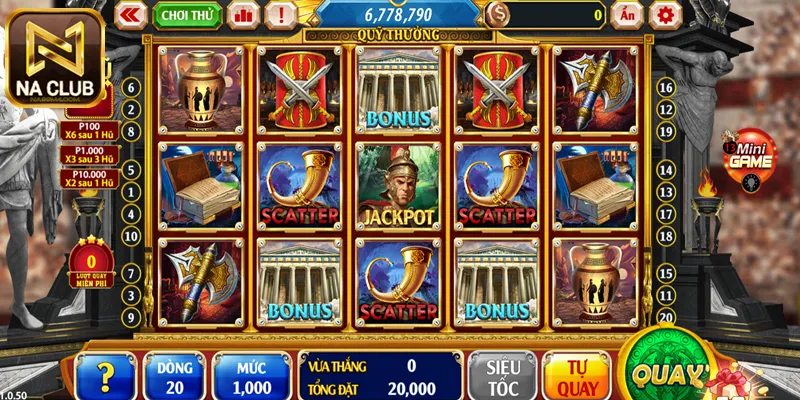
Task: Select the P100 jackpot room
Action: [90, 133]
